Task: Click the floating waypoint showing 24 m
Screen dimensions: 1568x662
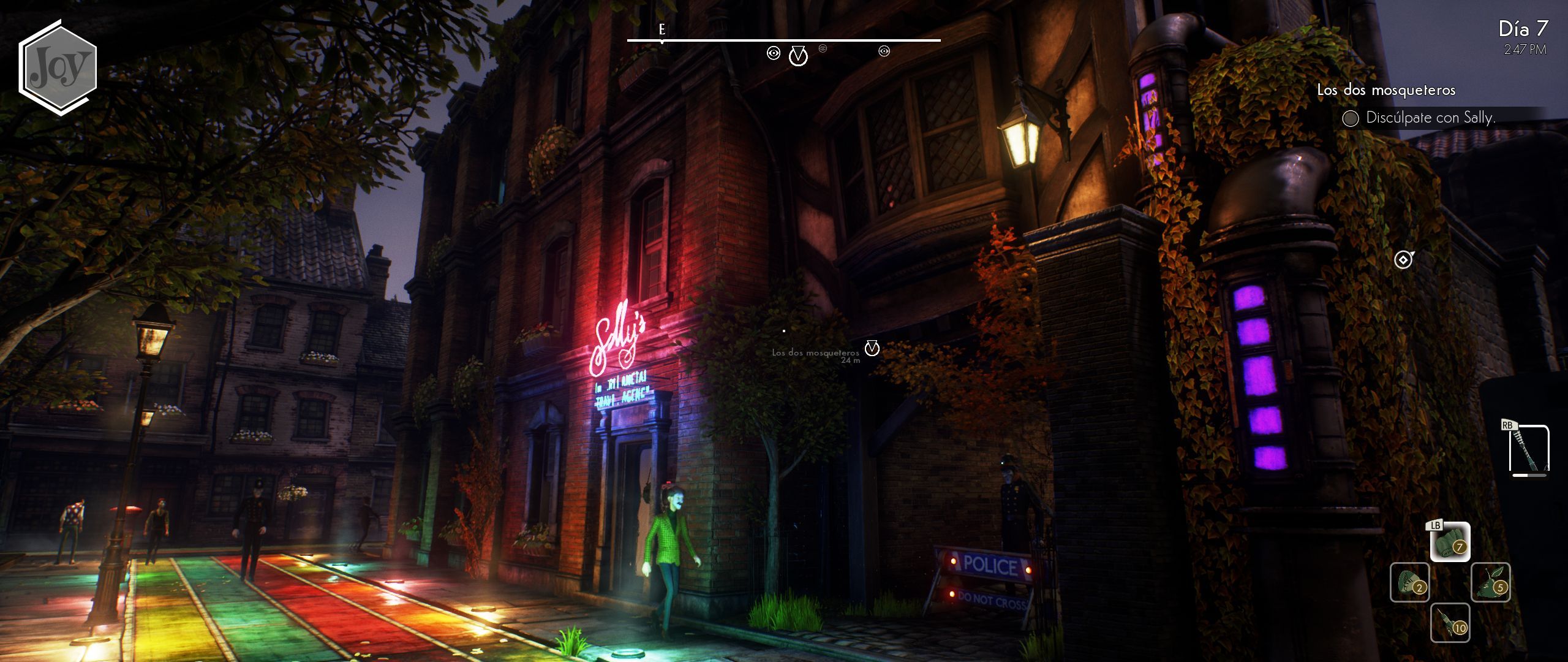Action: (x=872, y=349)
